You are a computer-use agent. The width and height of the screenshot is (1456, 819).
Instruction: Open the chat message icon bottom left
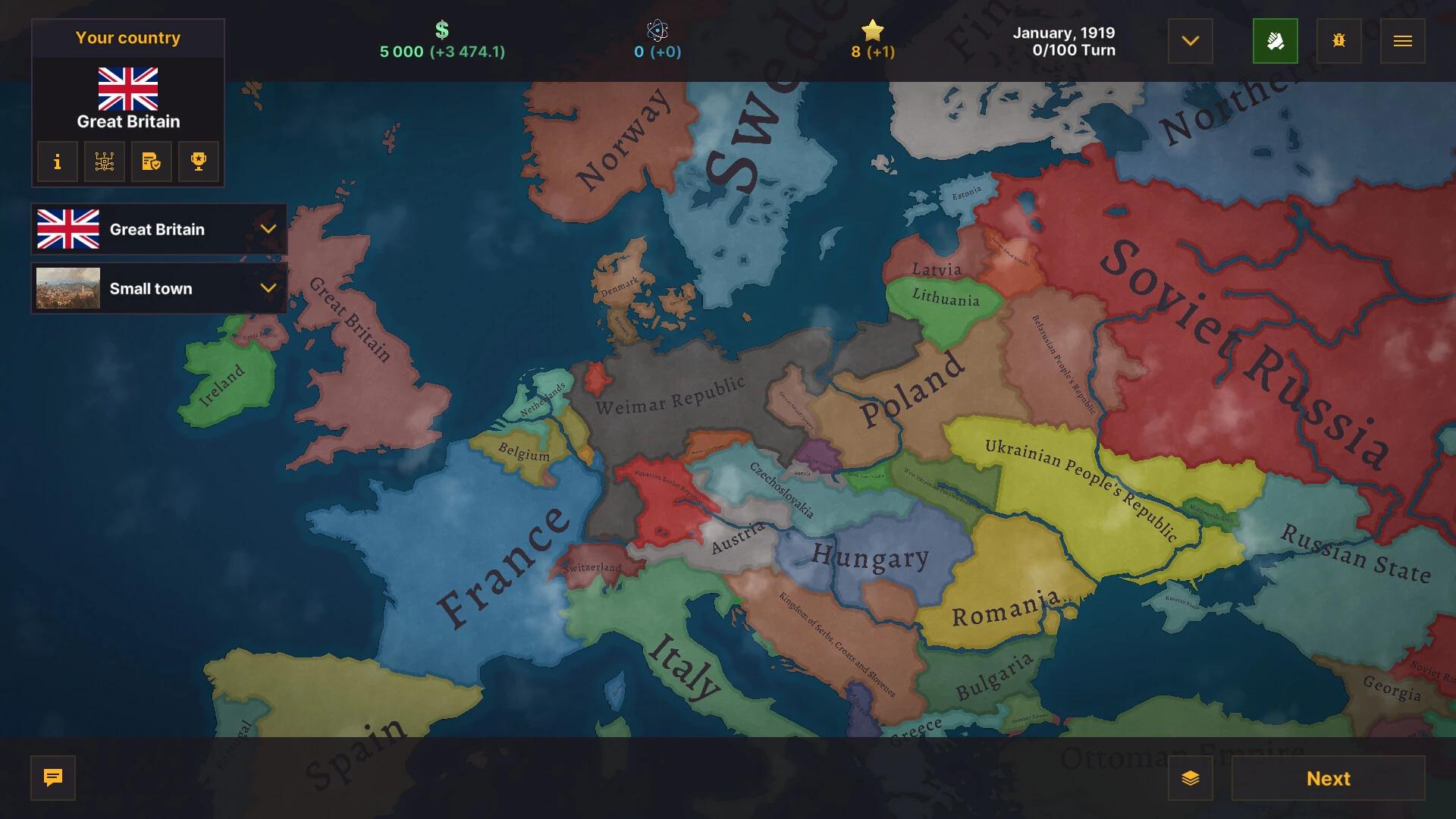53,778
